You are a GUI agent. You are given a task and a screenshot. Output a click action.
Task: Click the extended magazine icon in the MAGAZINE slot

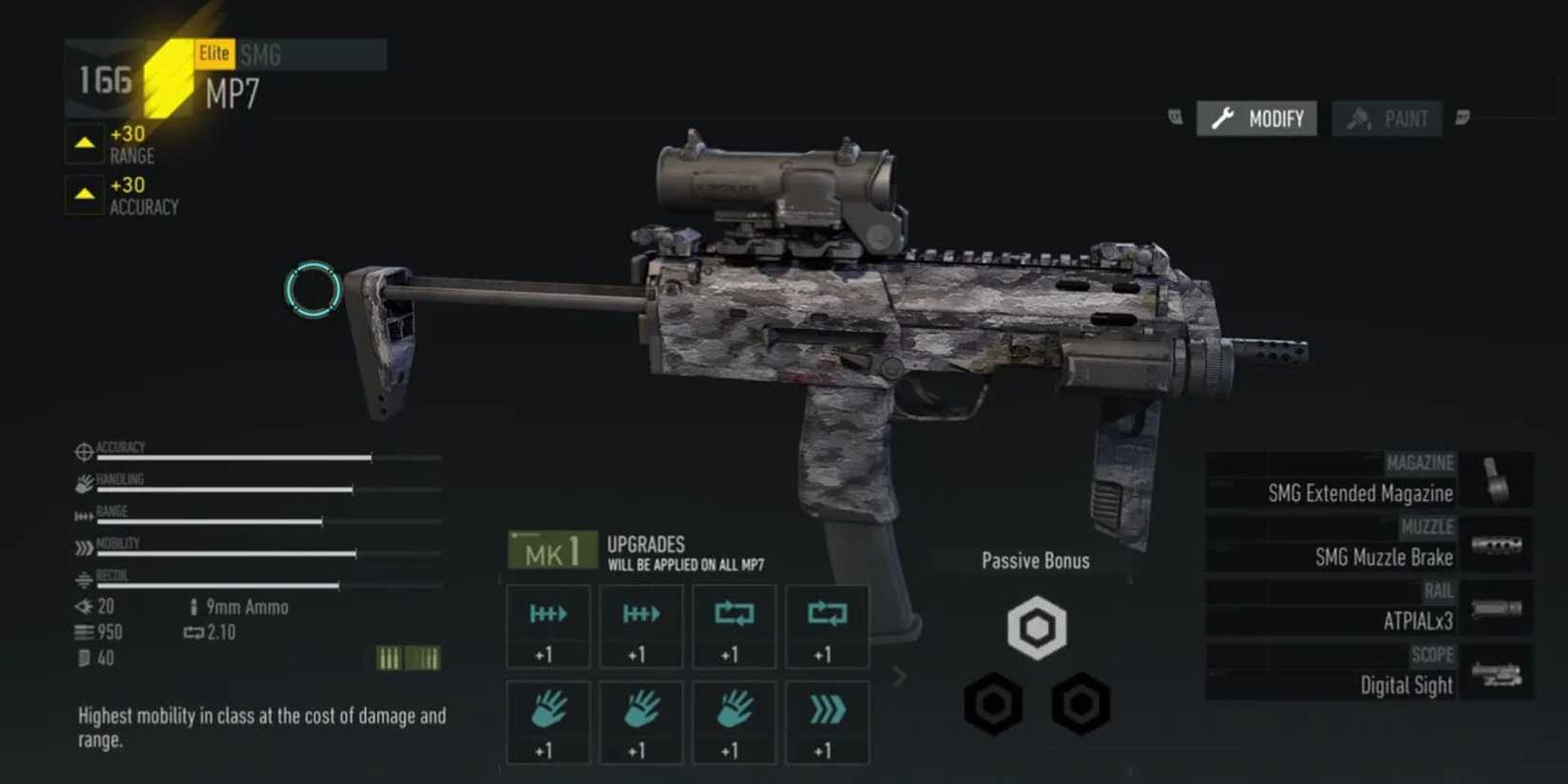(x=1499, y=480)
